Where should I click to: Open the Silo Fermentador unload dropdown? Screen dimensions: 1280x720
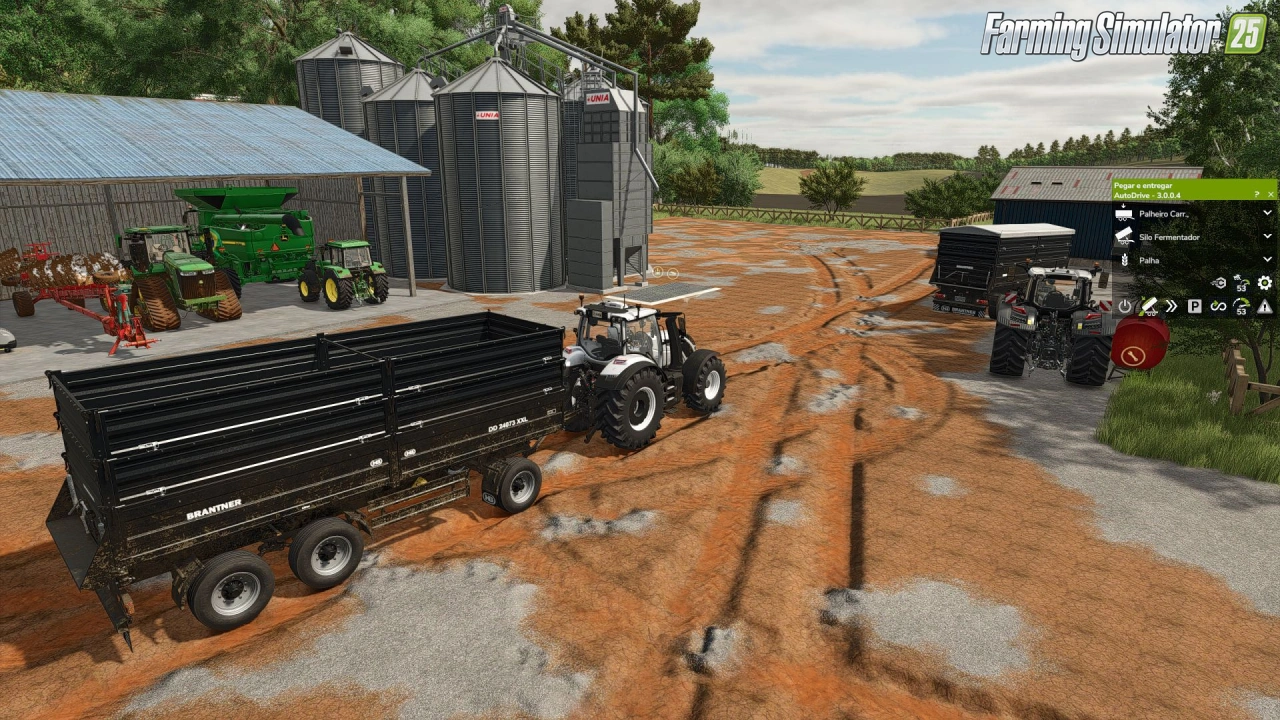(1267, 237)
